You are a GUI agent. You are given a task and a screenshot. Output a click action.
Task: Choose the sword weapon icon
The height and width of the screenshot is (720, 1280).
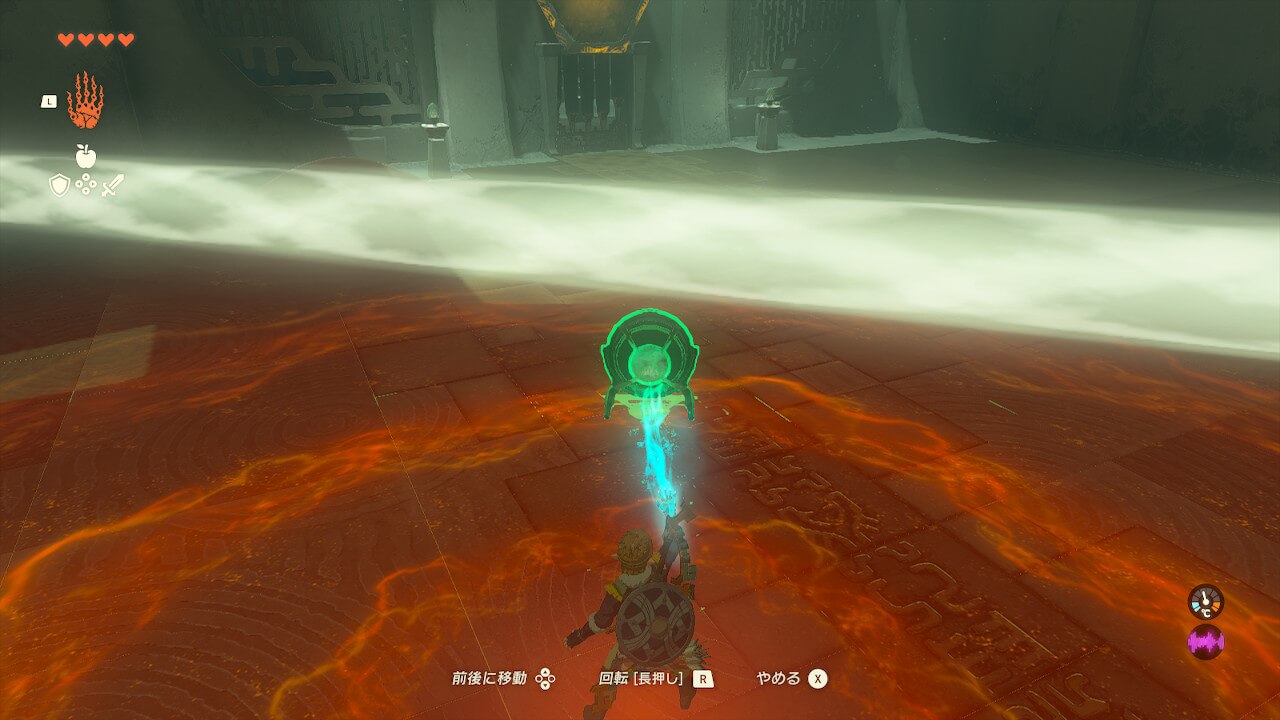(x=112, y=185)
